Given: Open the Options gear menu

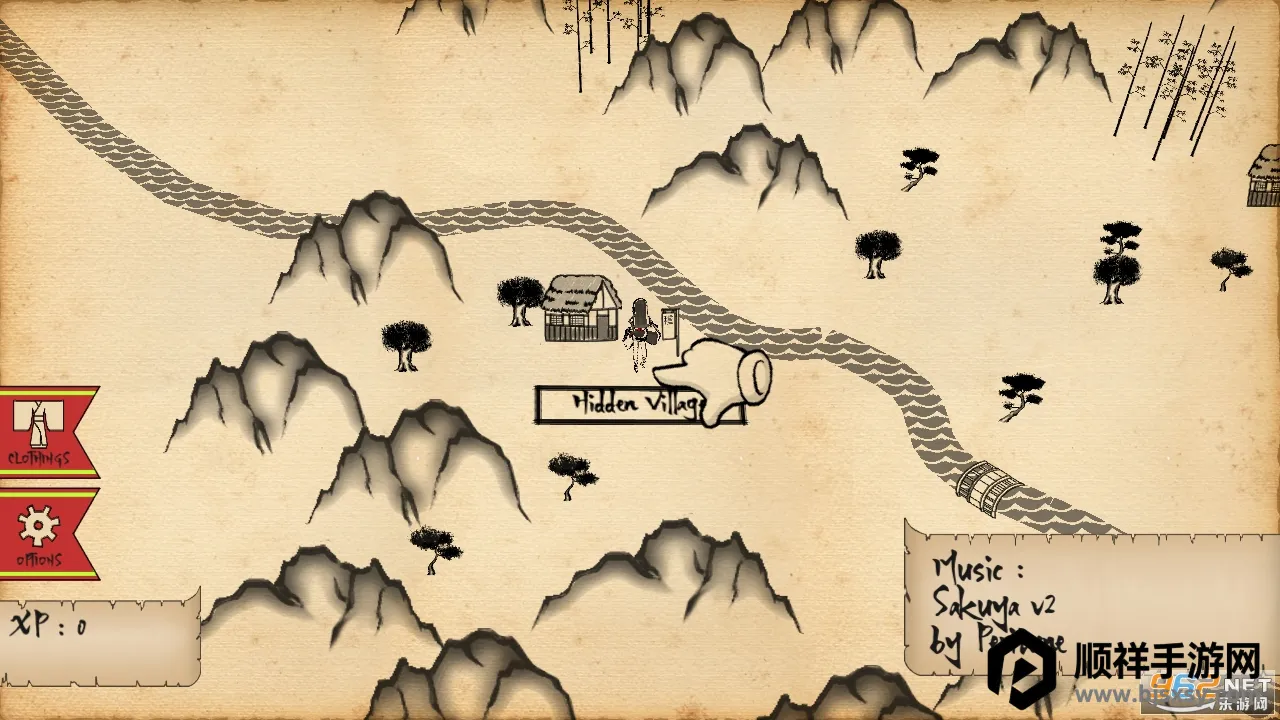Looking at the screenshot, I should 40,533.
